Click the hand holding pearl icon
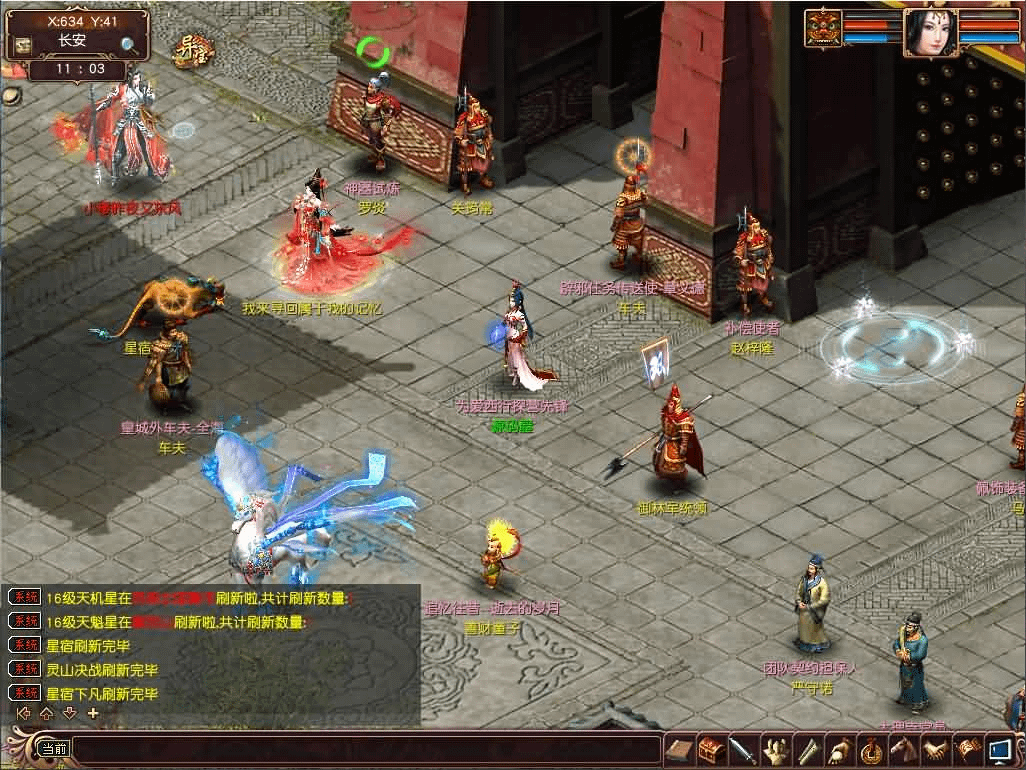 [x=839, y=748]
